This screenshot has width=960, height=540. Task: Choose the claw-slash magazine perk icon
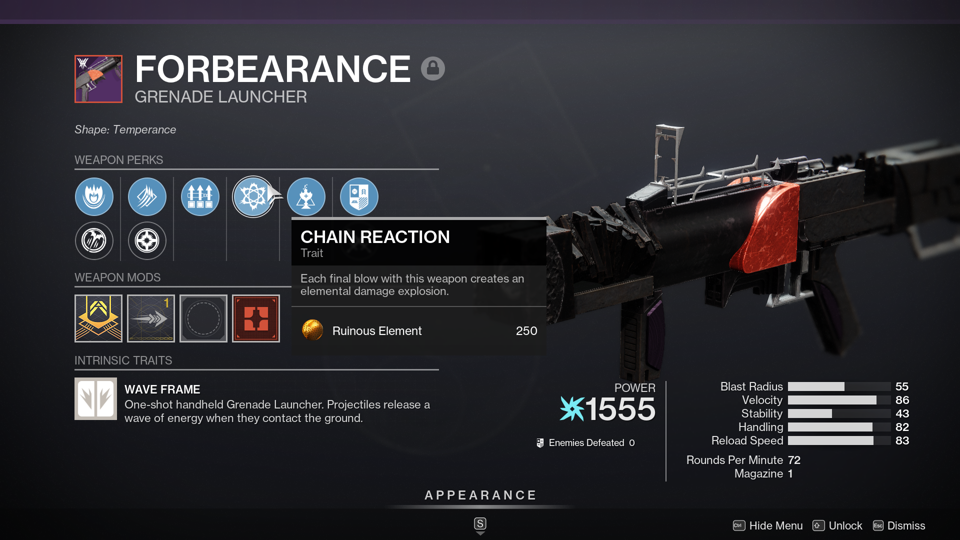tap(147, 196)
